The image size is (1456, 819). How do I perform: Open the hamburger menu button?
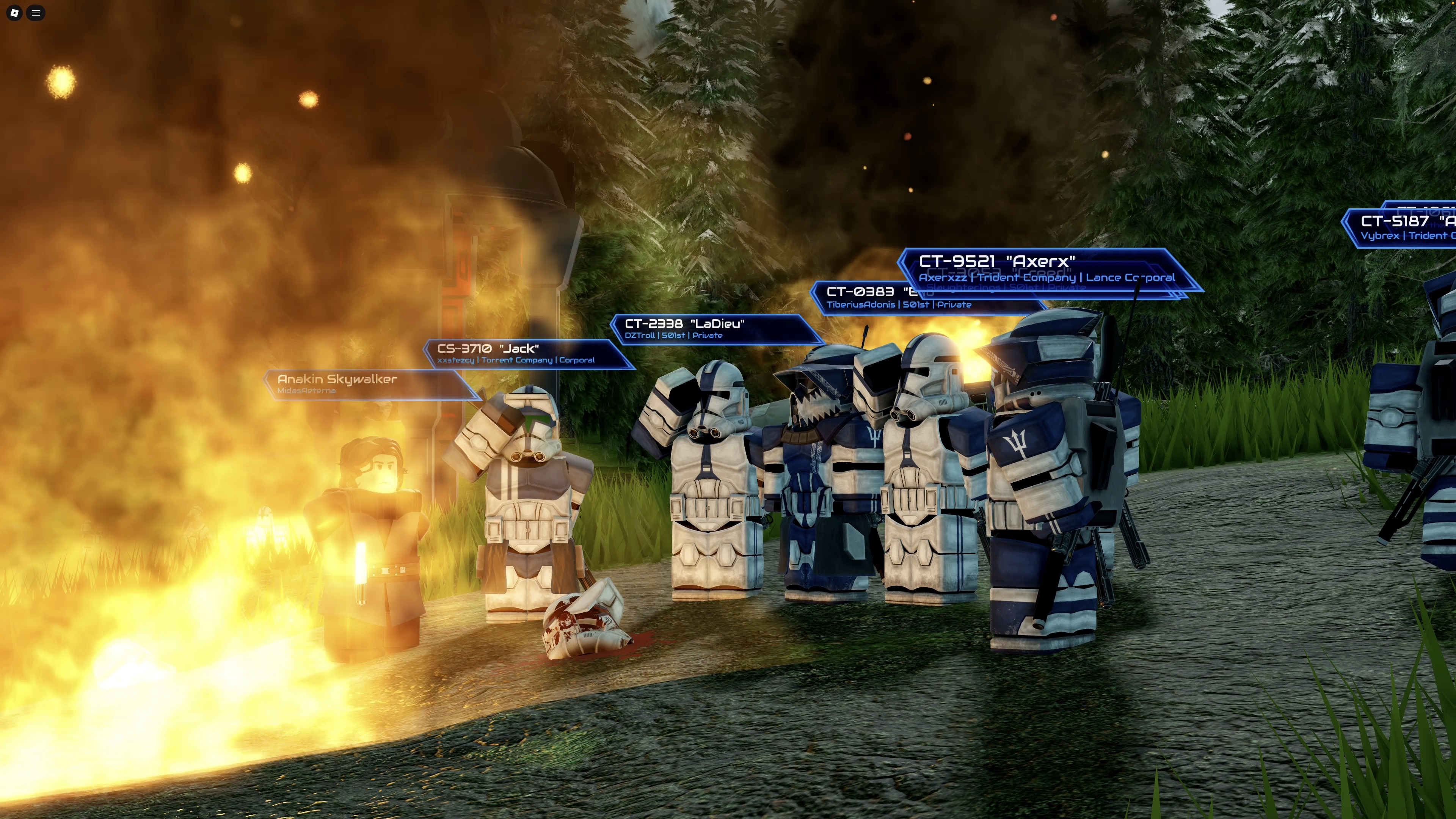36,13
